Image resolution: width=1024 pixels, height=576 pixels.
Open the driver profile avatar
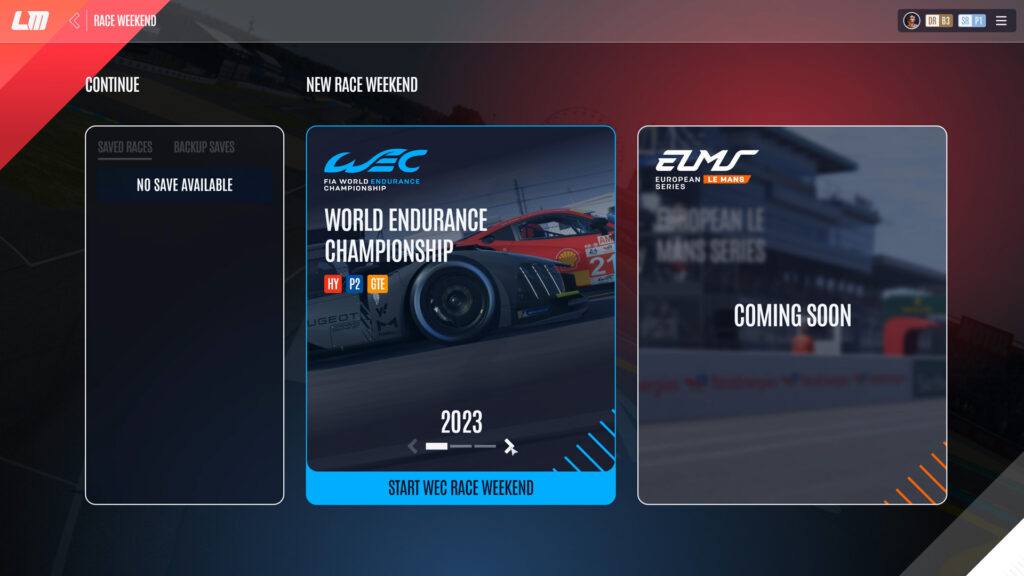coord(912,21)
